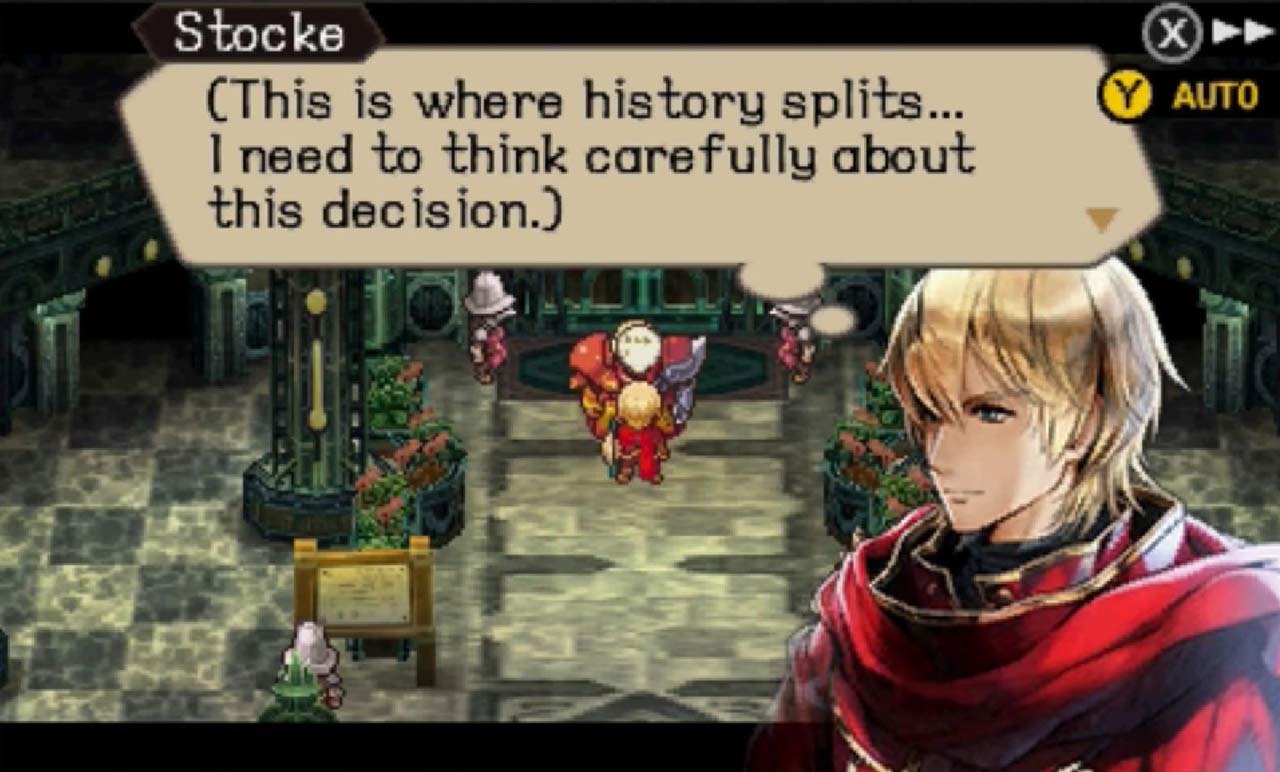Select the large armored knight sprite
The height and width of the screenshot is (772, 1280).
(617, 370)
